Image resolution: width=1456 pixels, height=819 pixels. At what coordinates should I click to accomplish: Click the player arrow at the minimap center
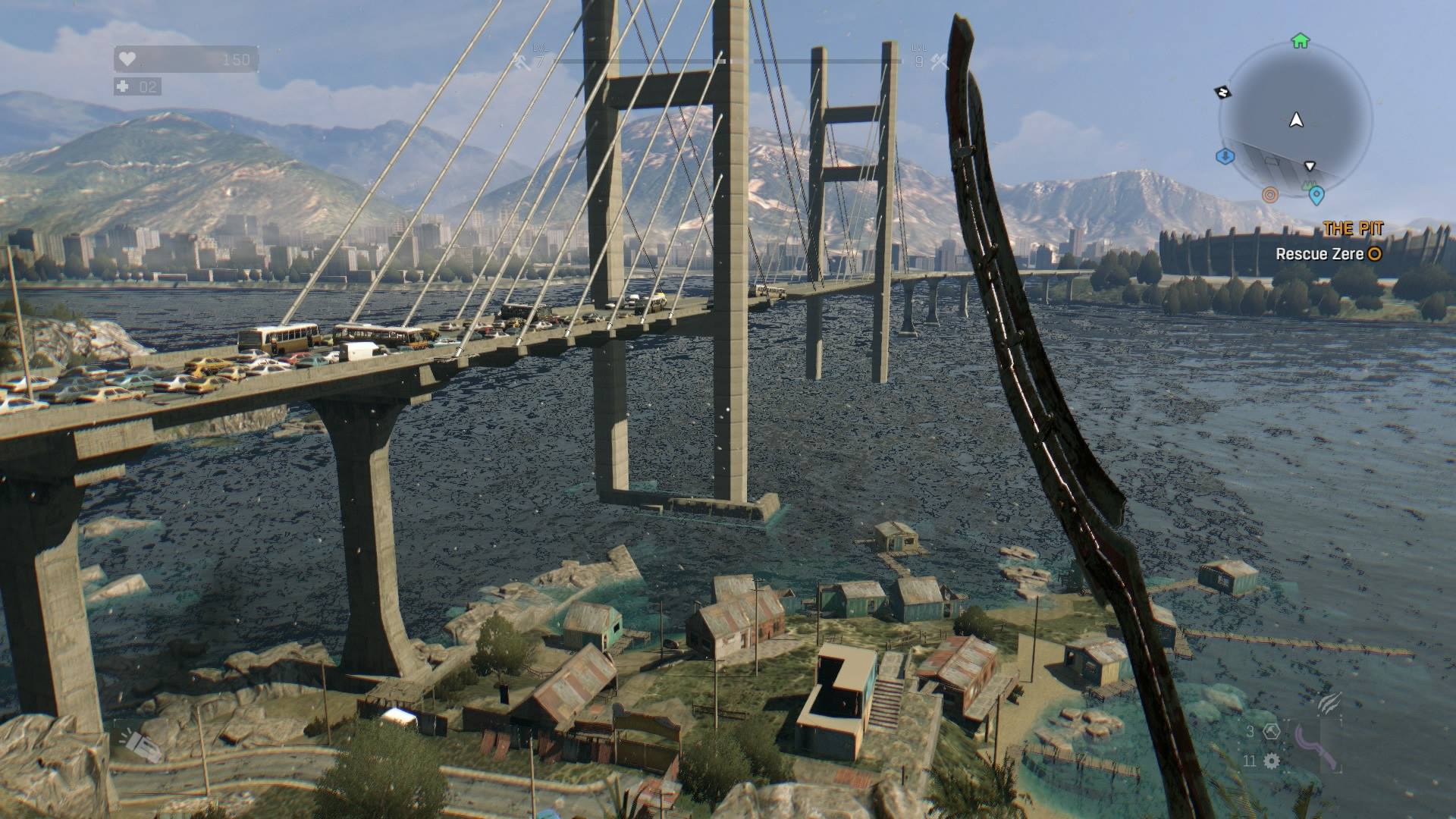coord(1296,121)
